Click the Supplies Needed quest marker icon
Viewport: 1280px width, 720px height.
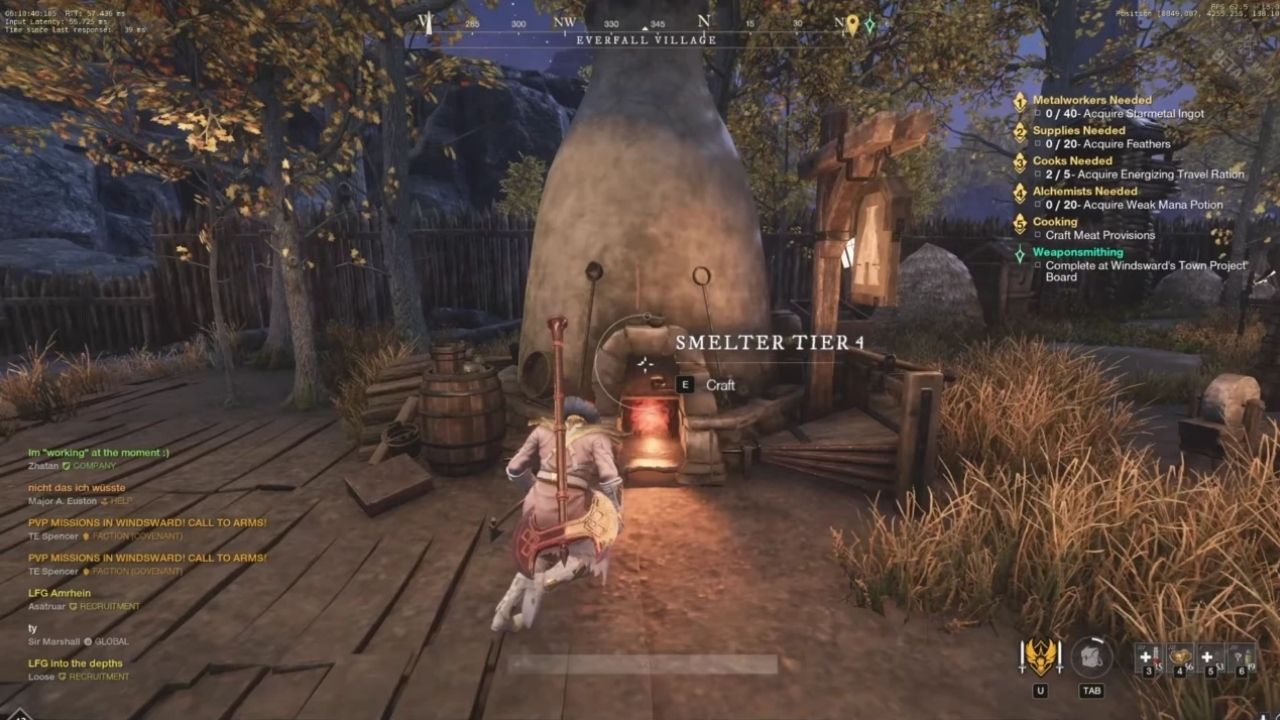(x=1019, y=131)
